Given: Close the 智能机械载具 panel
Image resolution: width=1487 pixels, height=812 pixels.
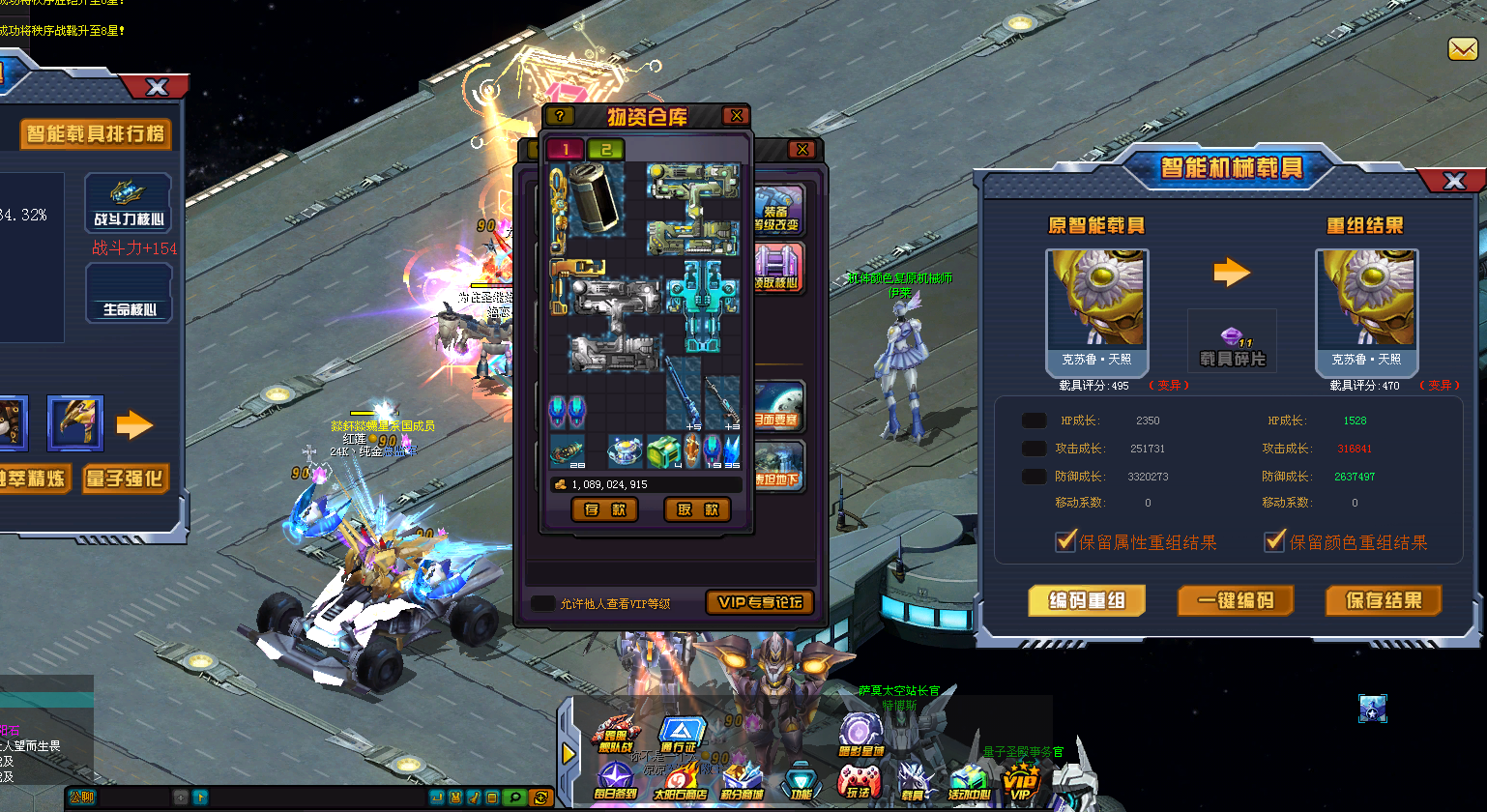Looking at the screenshot, I should coord(1453,181).
